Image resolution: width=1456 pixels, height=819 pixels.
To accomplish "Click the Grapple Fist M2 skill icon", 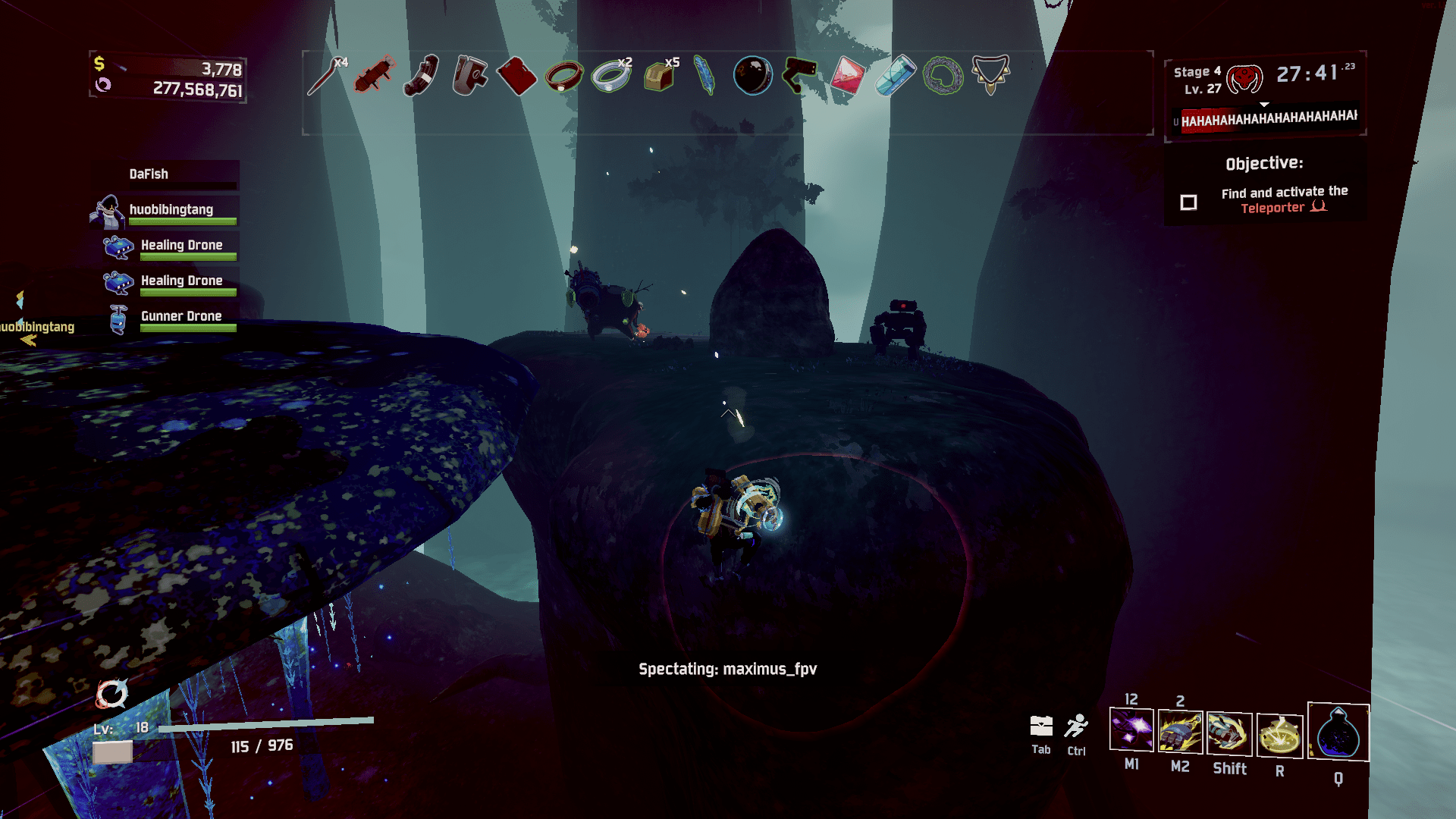I will (1180, 733).
